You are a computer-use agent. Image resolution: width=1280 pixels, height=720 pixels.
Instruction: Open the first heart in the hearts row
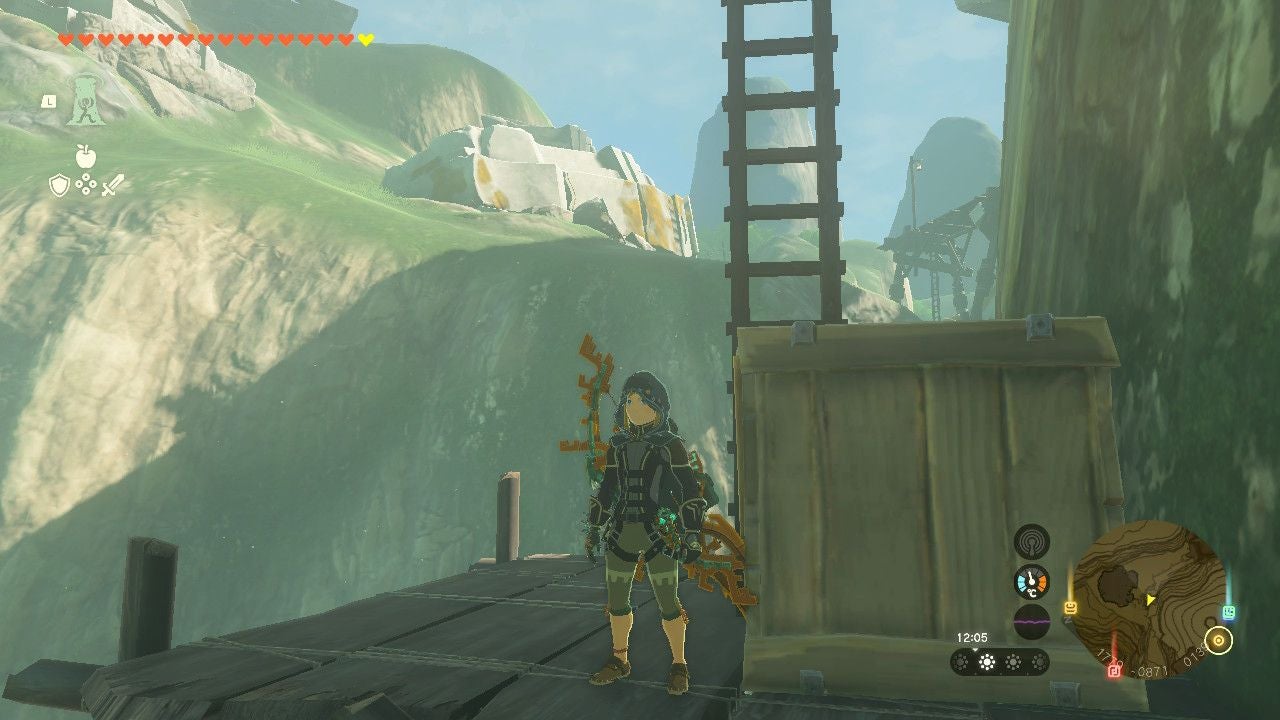tap(66, 41)
